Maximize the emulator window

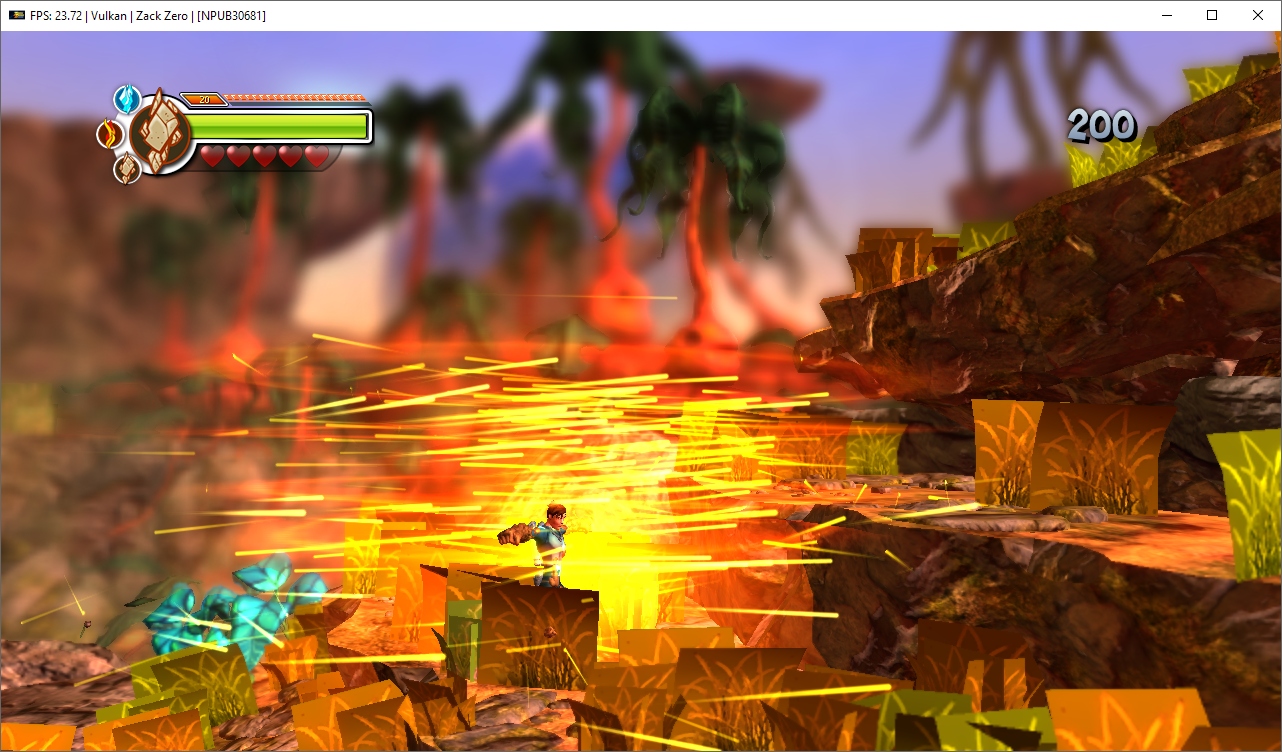[1212, 15]
